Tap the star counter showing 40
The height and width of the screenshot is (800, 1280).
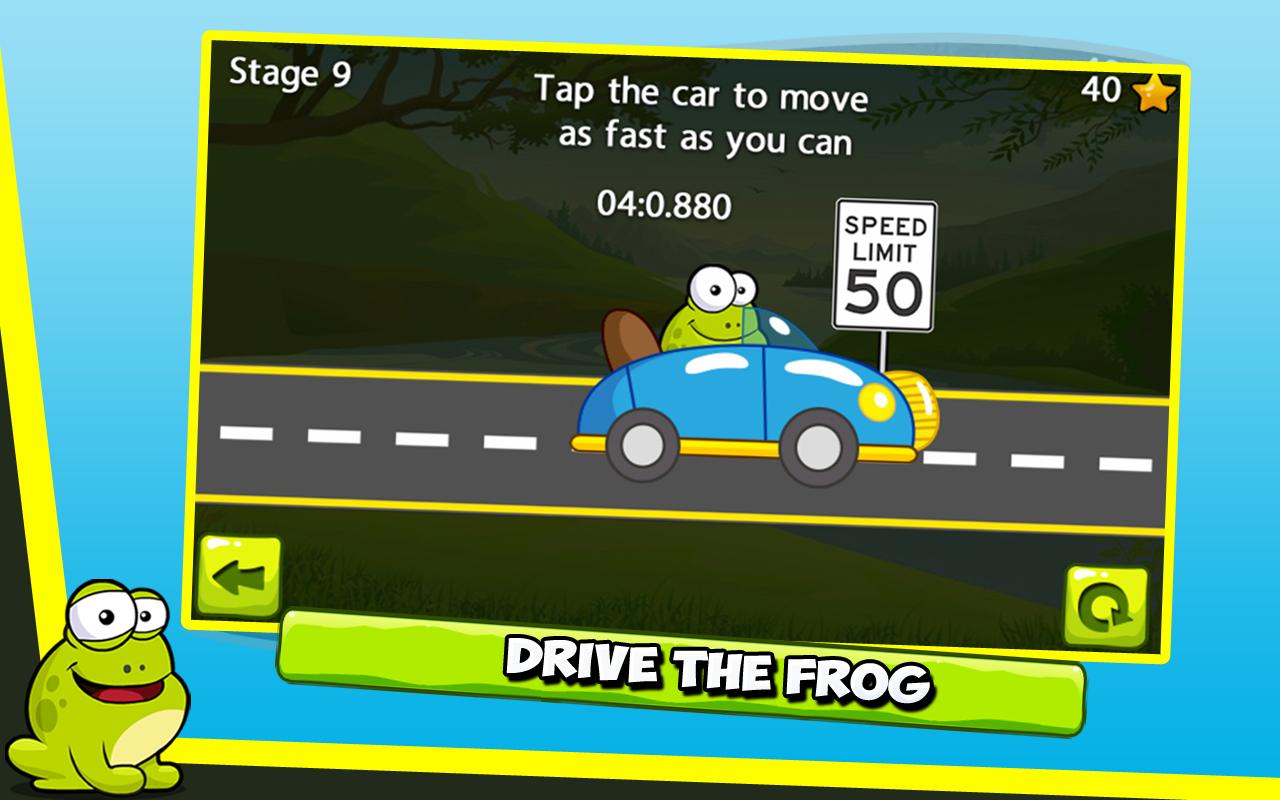coord(1103,88)
